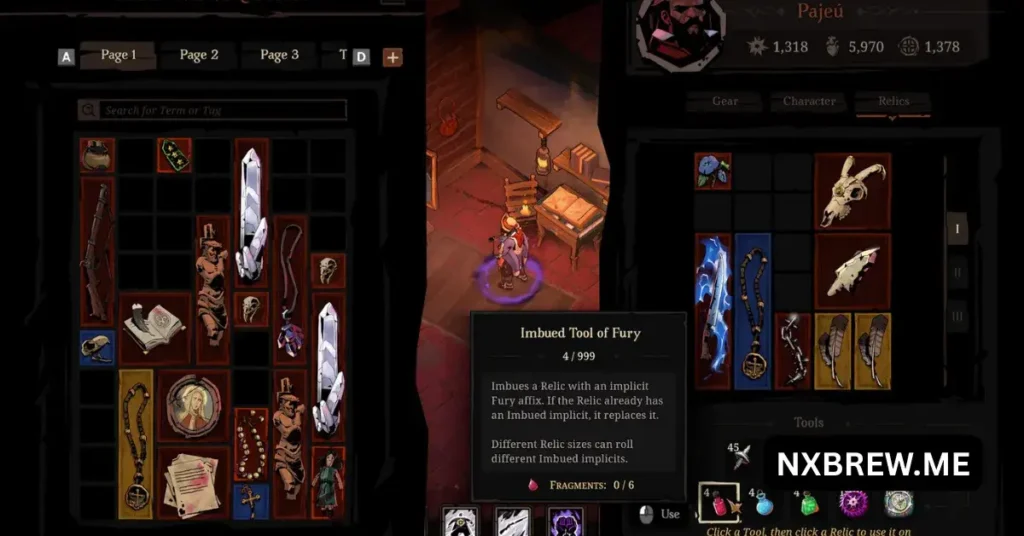
Task: Choose the blue potion tool
Action: pyautogui.click(x=765, y=503)
